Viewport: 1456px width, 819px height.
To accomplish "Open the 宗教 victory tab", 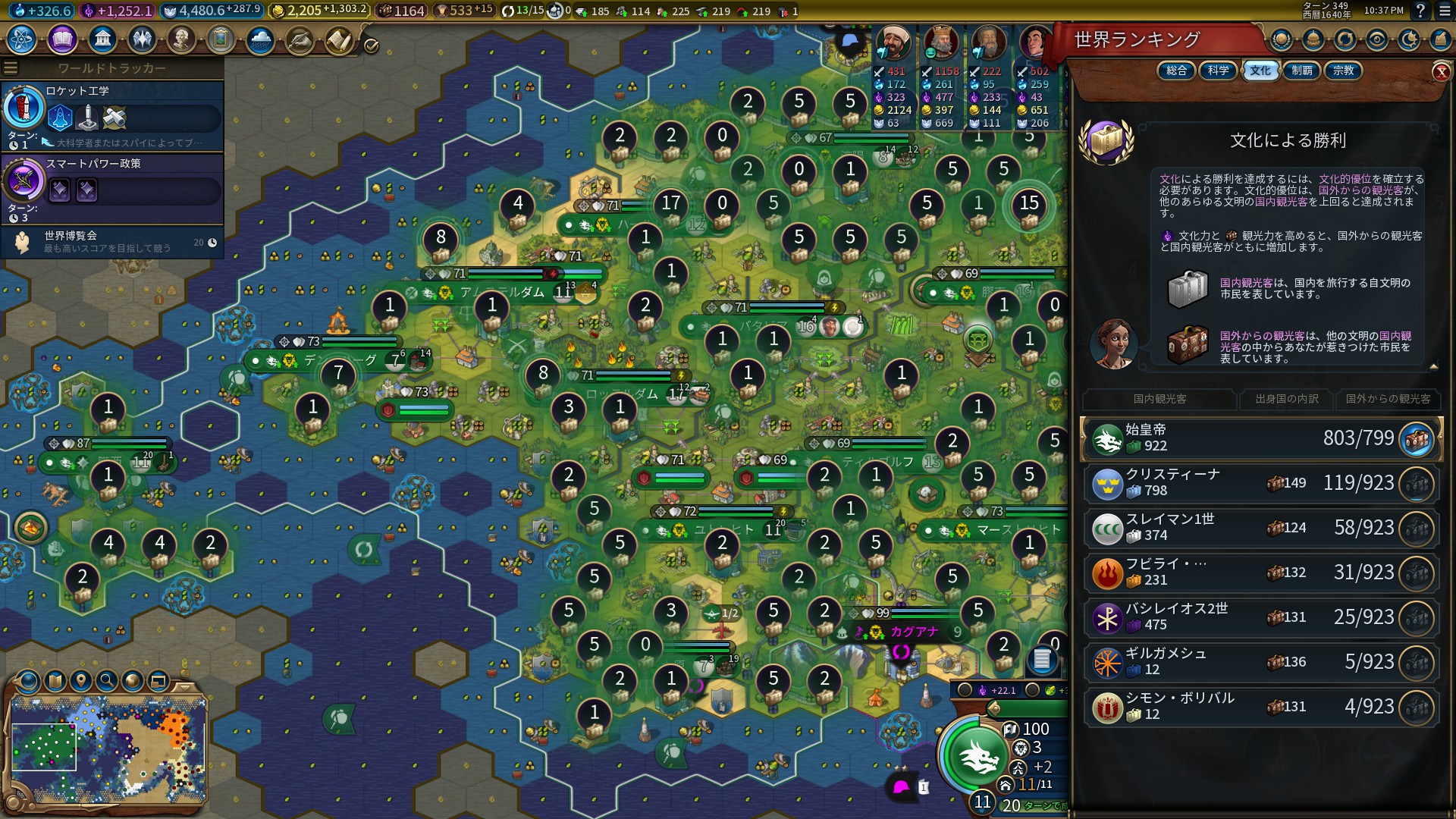I will tap(1343, 71).
